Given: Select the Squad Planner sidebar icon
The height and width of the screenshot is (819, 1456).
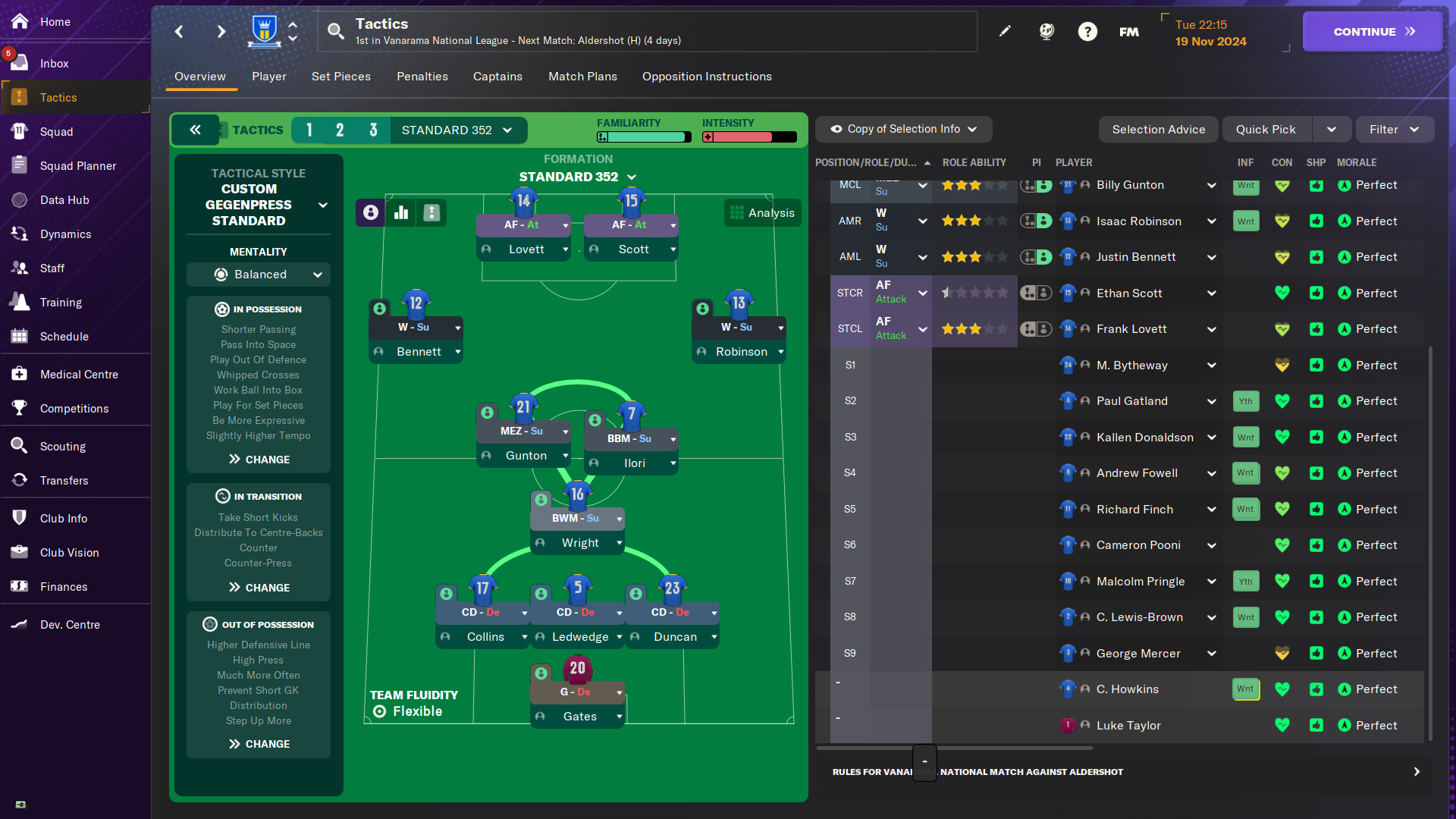Looking at the screenshot, I should click(x=18, y=165).
